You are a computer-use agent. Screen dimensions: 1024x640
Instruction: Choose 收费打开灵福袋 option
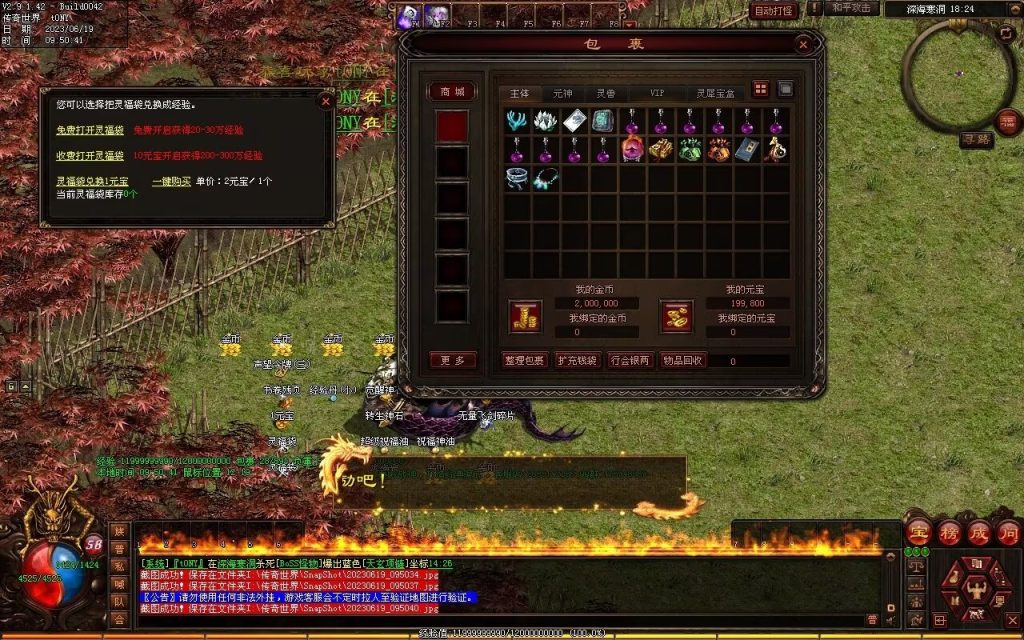point(90,156)
